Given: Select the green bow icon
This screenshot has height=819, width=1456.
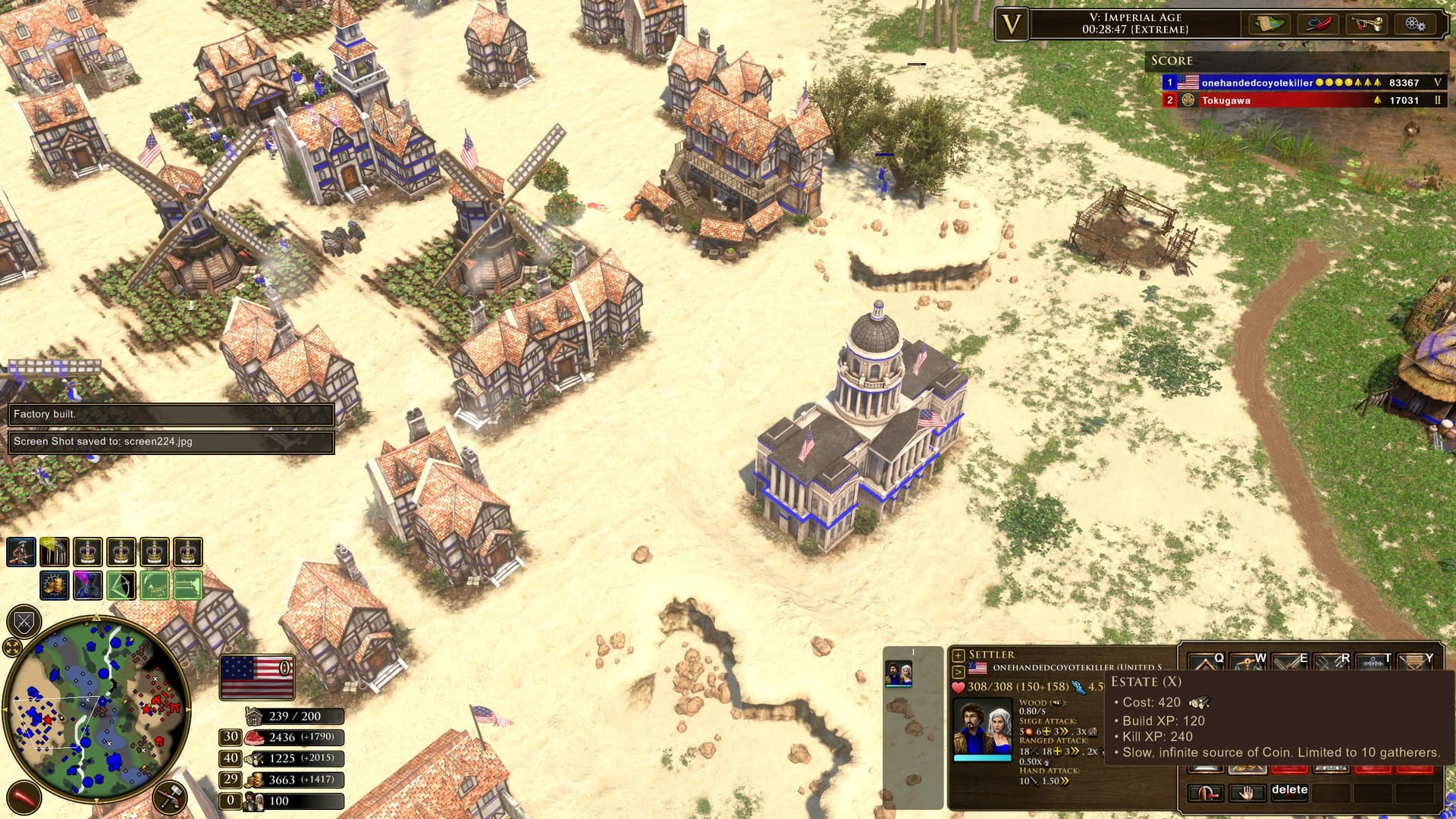Looking at the screenshot, I should coord(121,585).
